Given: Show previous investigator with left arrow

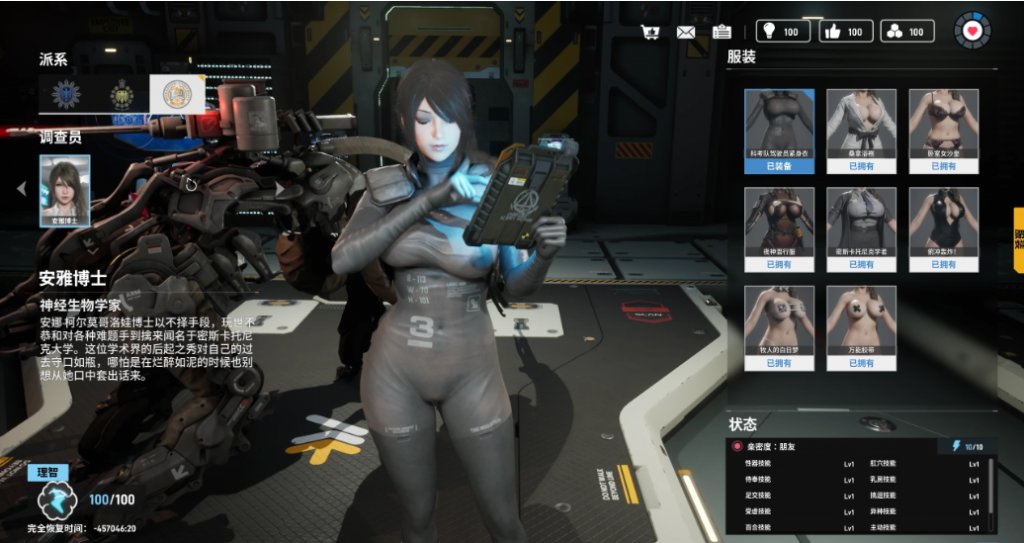Looking at the screenshot, I should [x=22, y=188].
